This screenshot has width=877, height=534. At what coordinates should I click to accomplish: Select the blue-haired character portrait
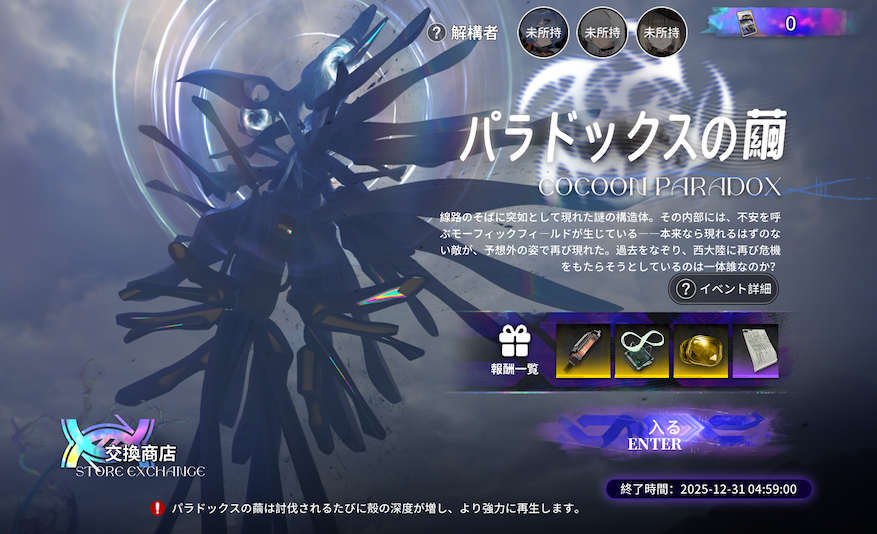pos(542,32)
